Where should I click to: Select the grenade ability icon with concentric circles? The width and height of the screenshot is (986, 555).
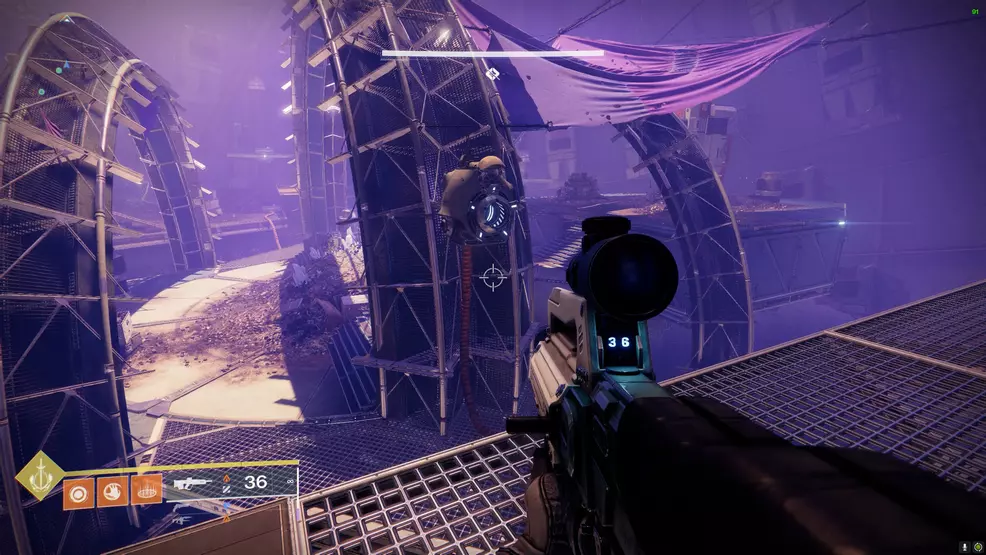(x=79, y=492)
